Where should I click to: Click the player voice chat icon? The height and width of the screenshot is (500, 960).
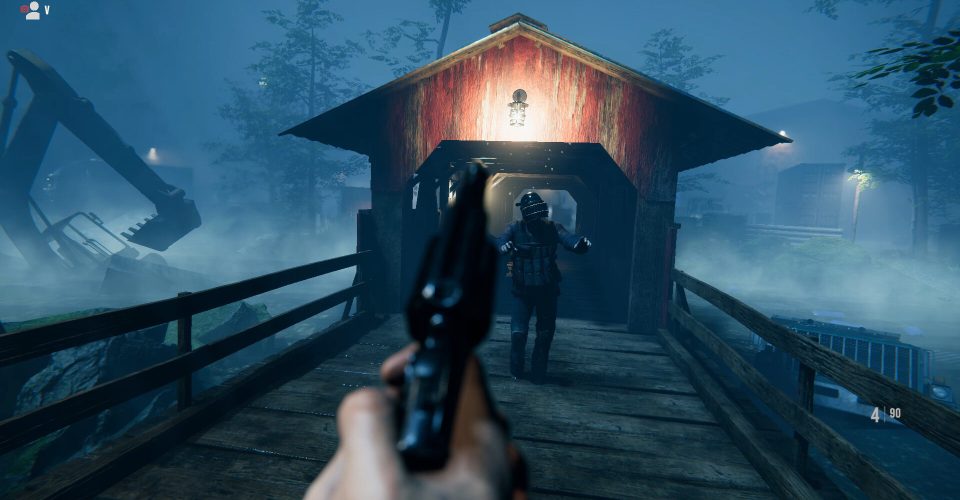(x=32, y=11)
